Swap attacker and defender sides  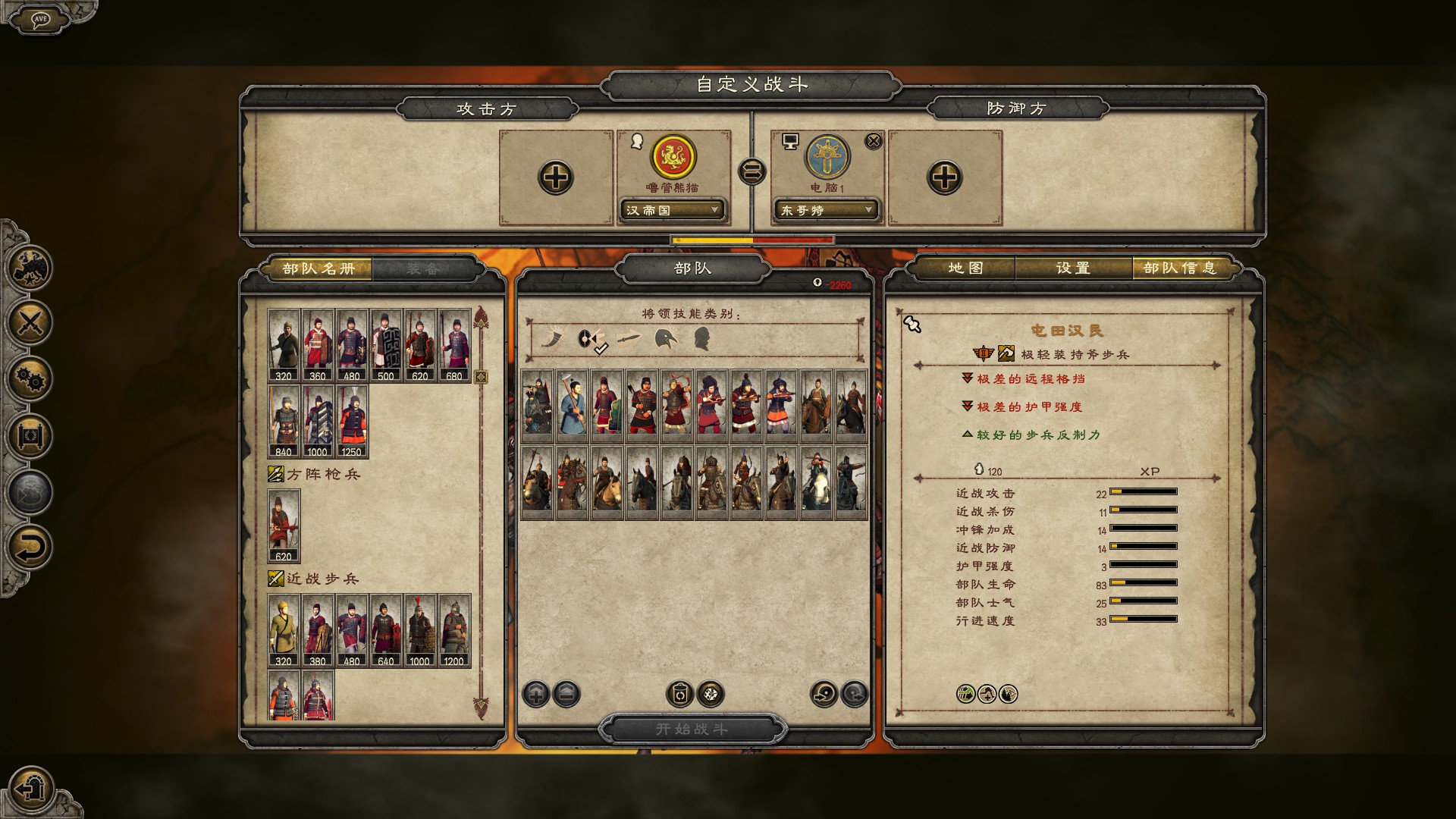tap(752, 172)
